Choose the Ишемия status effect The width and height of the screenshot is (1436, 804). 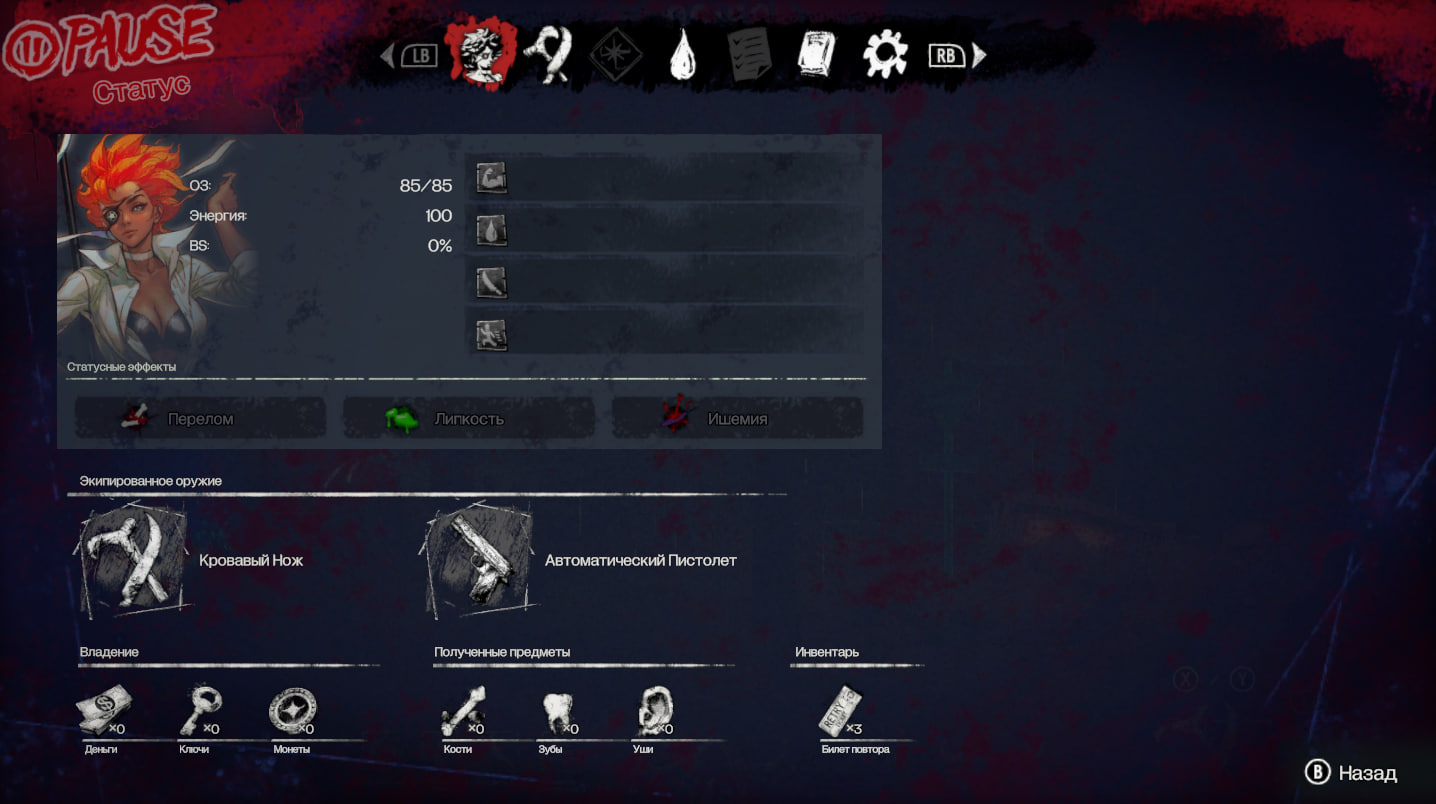737,418
